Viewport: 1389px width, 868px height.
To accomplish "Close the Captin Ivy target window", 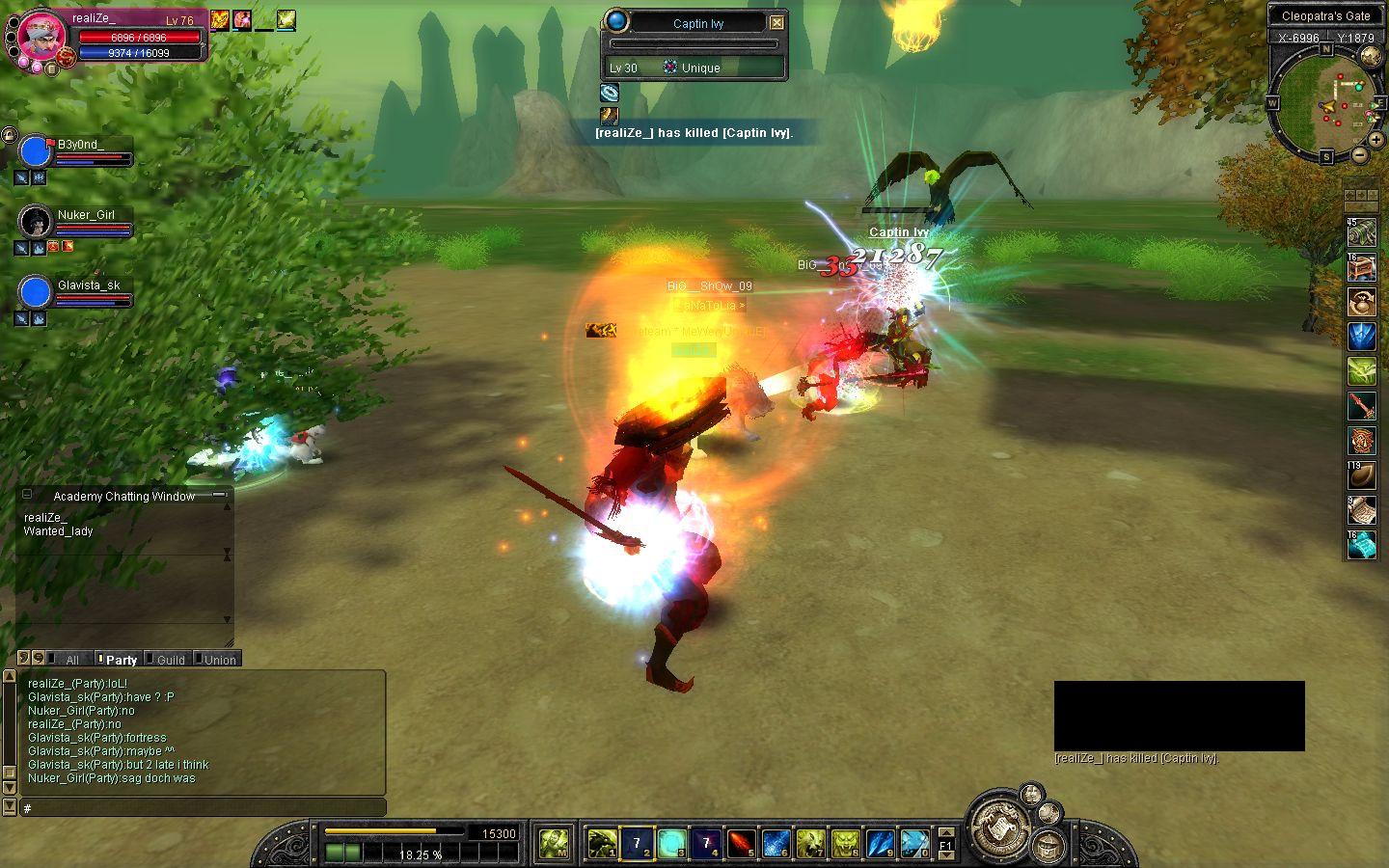I will (x=776, y=22).
